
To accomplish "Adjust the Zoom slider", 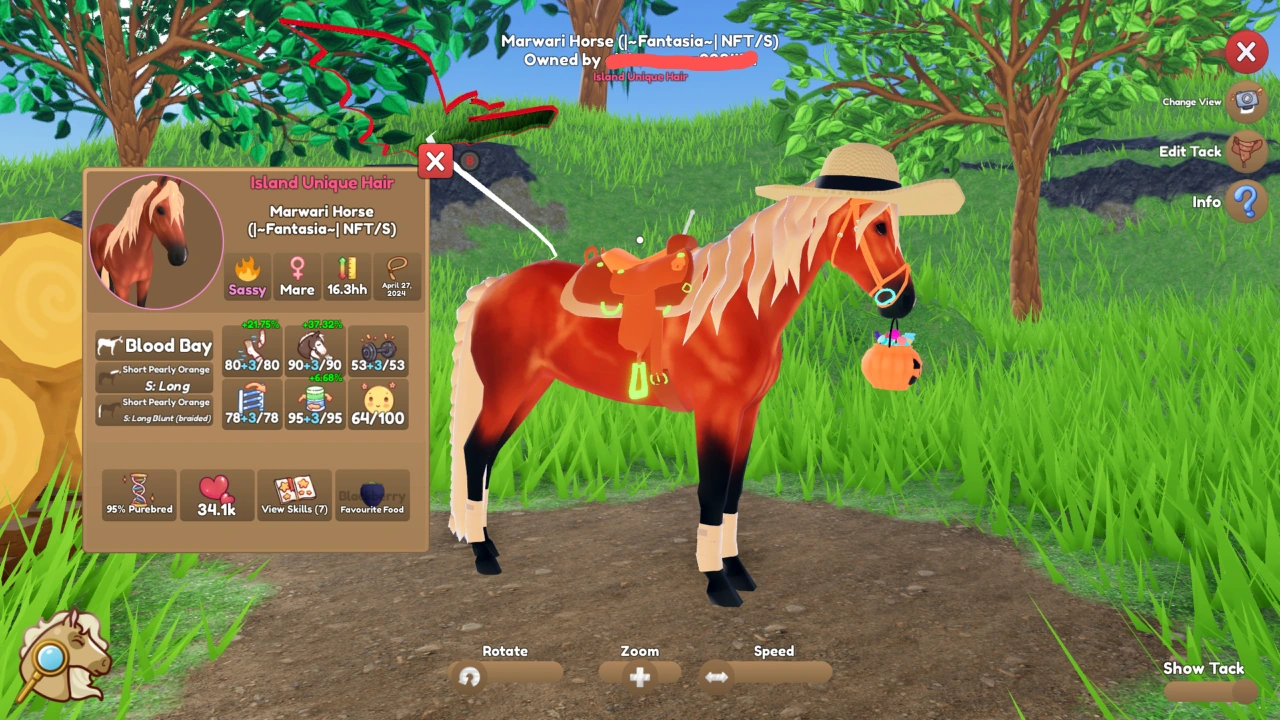I will (x=639, y=677).
